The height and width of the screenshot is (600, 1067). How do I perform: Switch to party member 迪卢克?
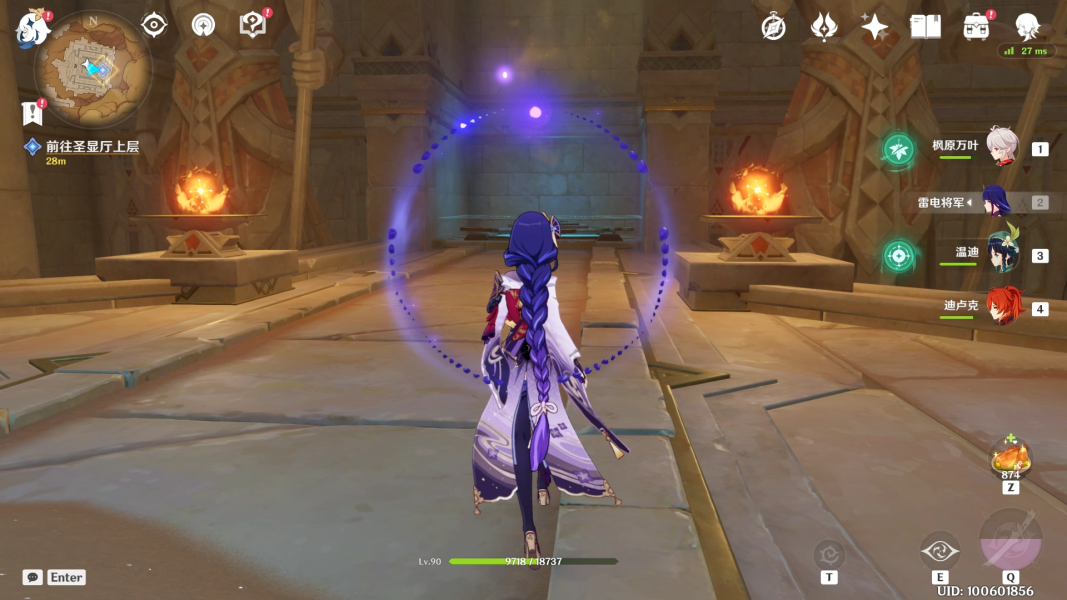[x=1001, y=307]
